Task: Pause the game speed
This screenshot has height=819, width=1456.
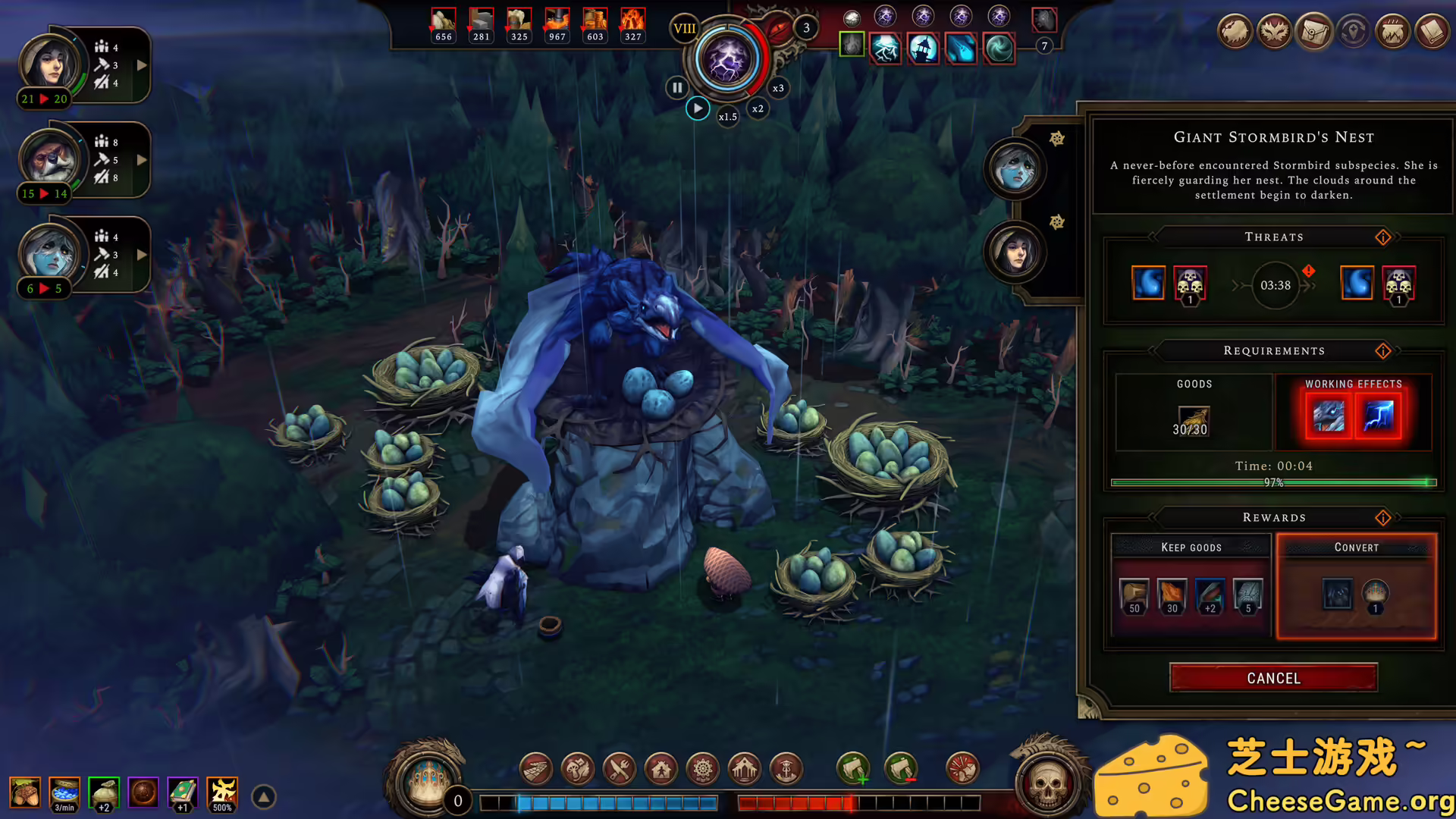Action: click(676, 88)
